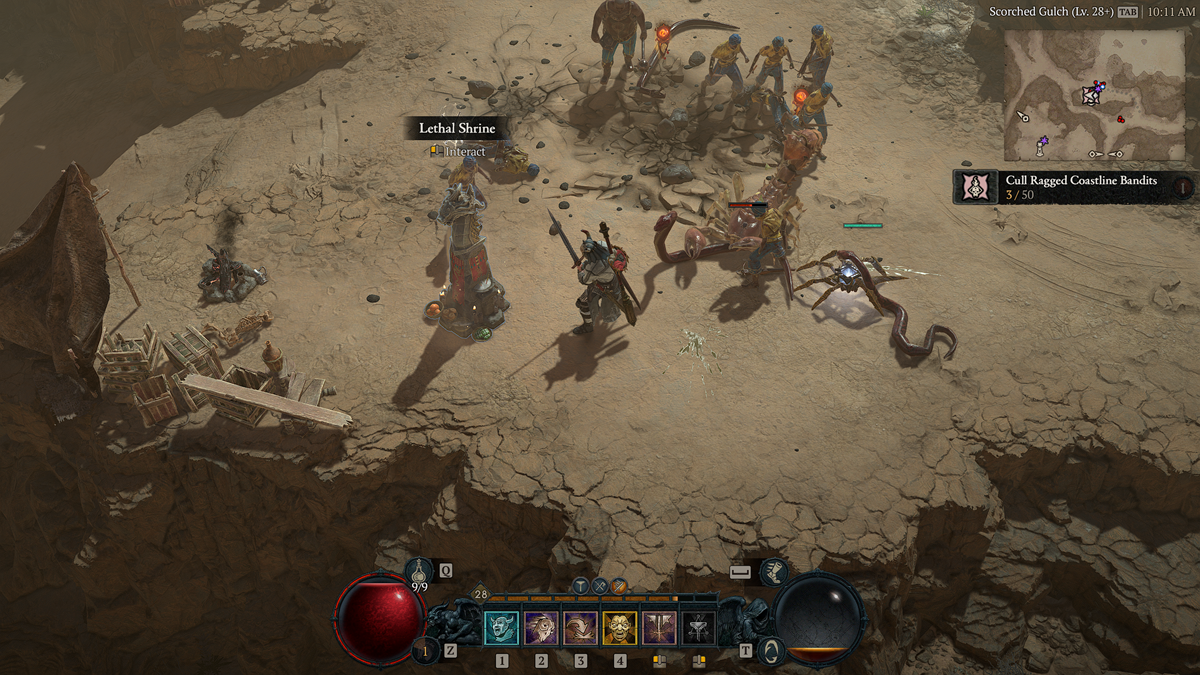Viewport: 1200px width, 675px height.
Task: Select the dark weapon skill in last slot
Action: click(x=698, y=628)
